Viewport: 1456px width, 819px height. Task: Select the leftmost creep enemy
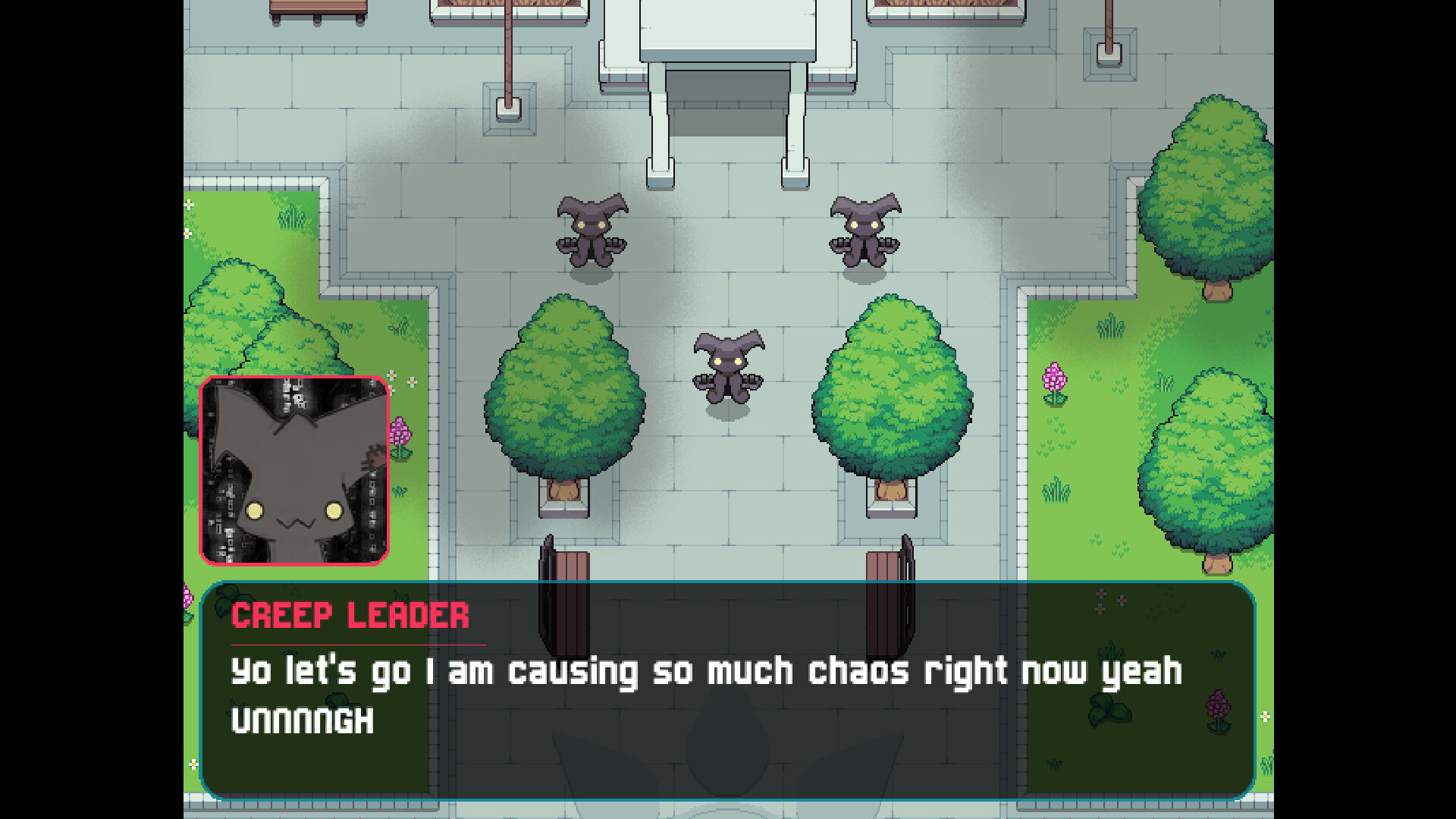click(590, 235)
